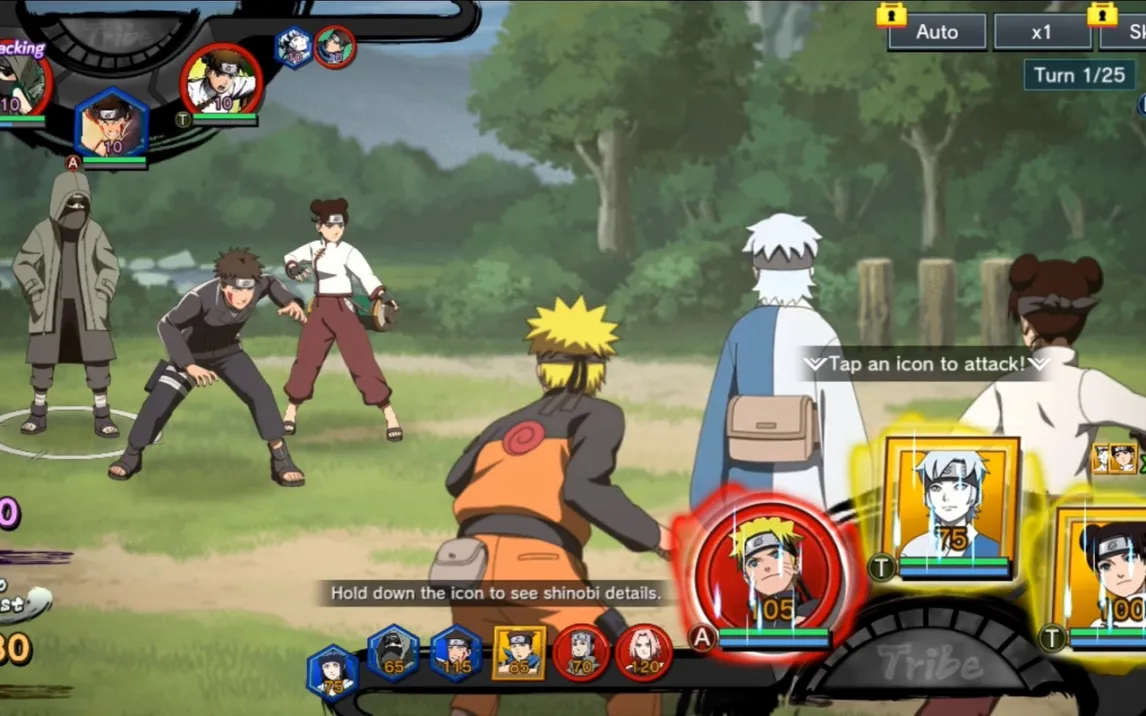Target enemy Kiba's blue hexagon portrait
Screen dimensions: 1146x716
[111, 125]
